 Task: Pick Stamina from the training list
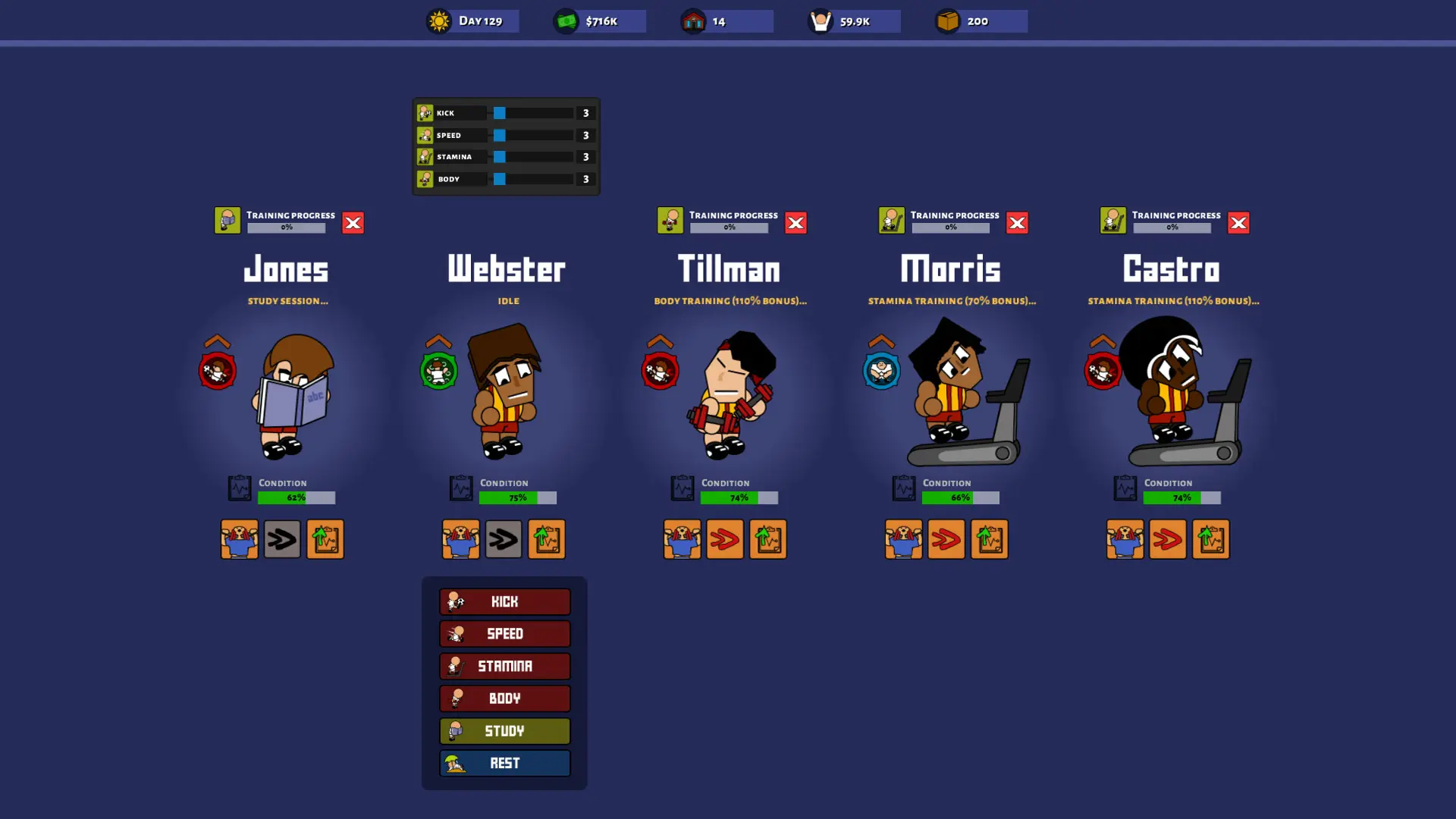coord(504,667)
